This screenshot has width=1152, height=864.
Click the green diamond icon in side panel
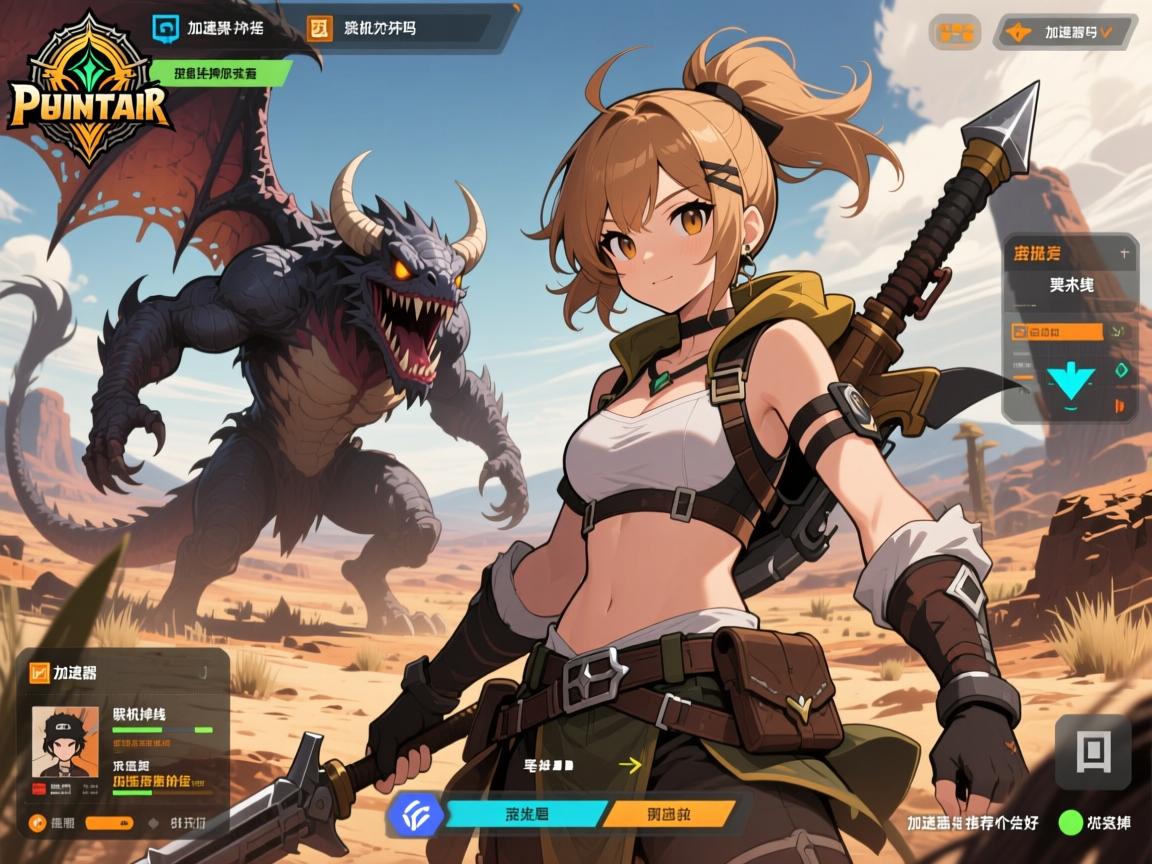[x=1121, y=370]
